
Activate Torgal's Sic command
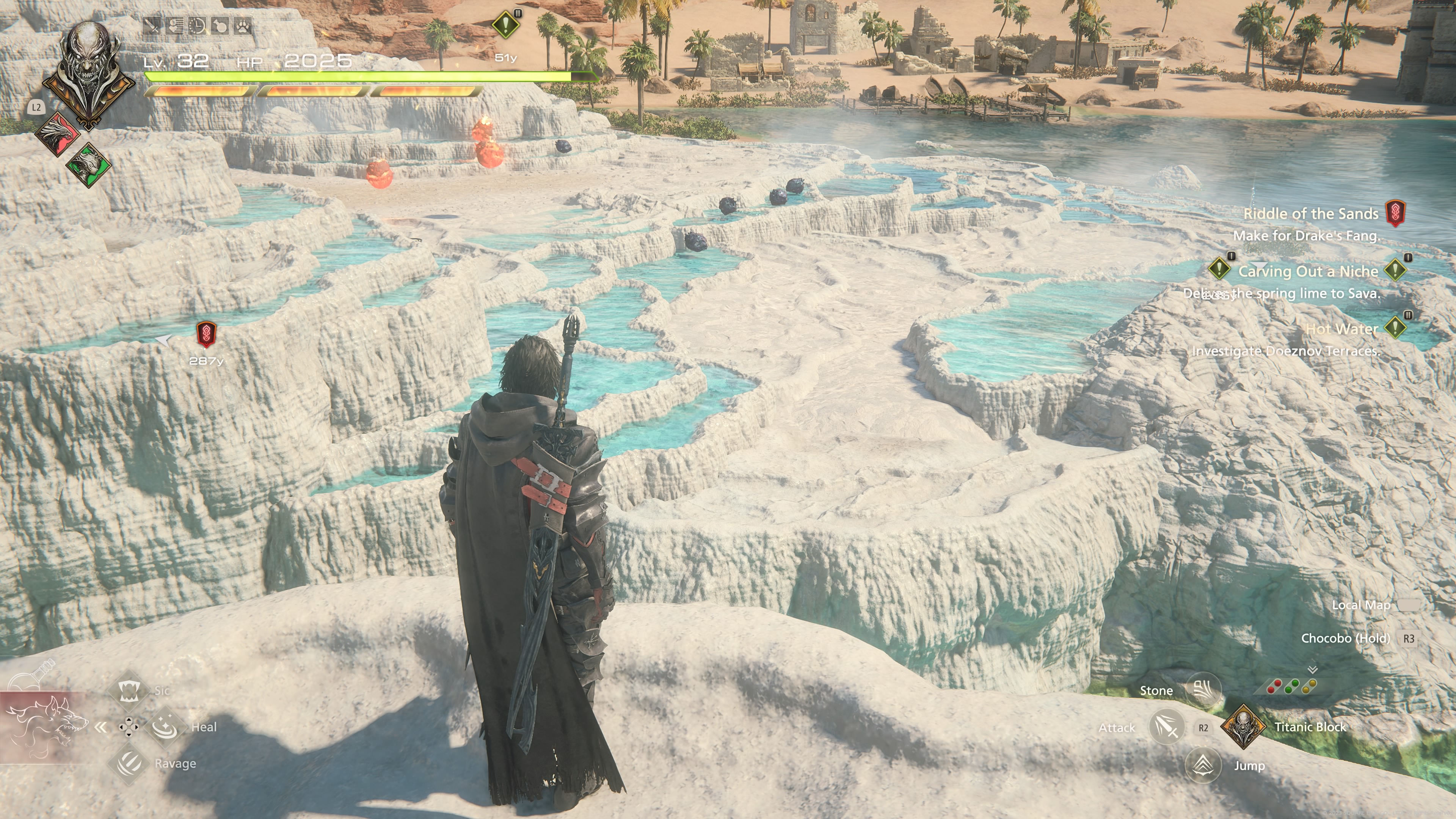click(129, 690)
